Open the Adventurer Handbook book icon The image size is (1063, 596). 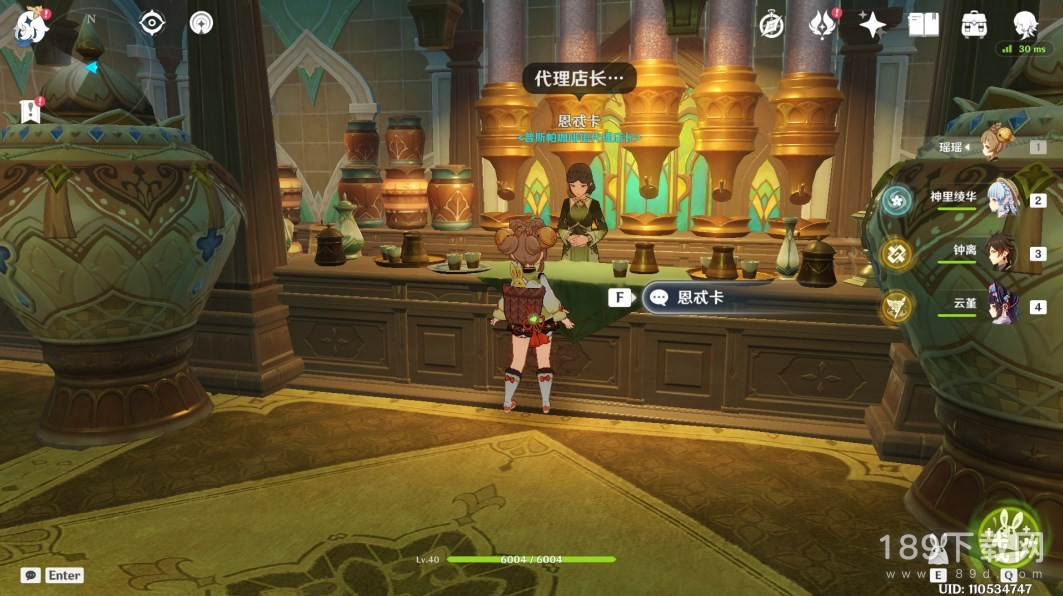click(x=923, y=26)
